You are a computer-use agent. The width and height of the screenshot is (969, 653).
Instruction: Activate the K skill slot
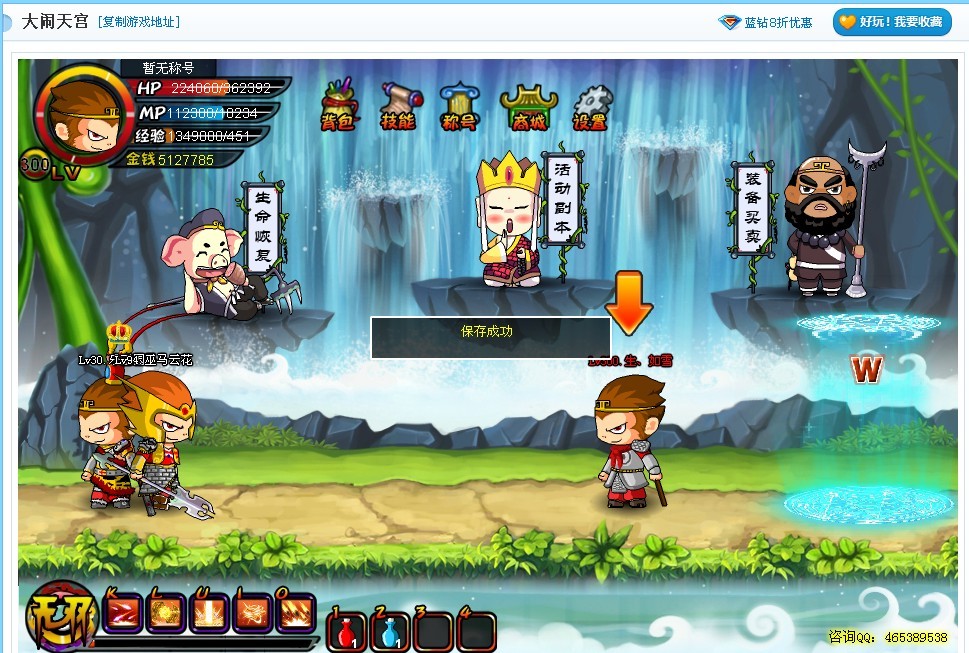(122, 613)
